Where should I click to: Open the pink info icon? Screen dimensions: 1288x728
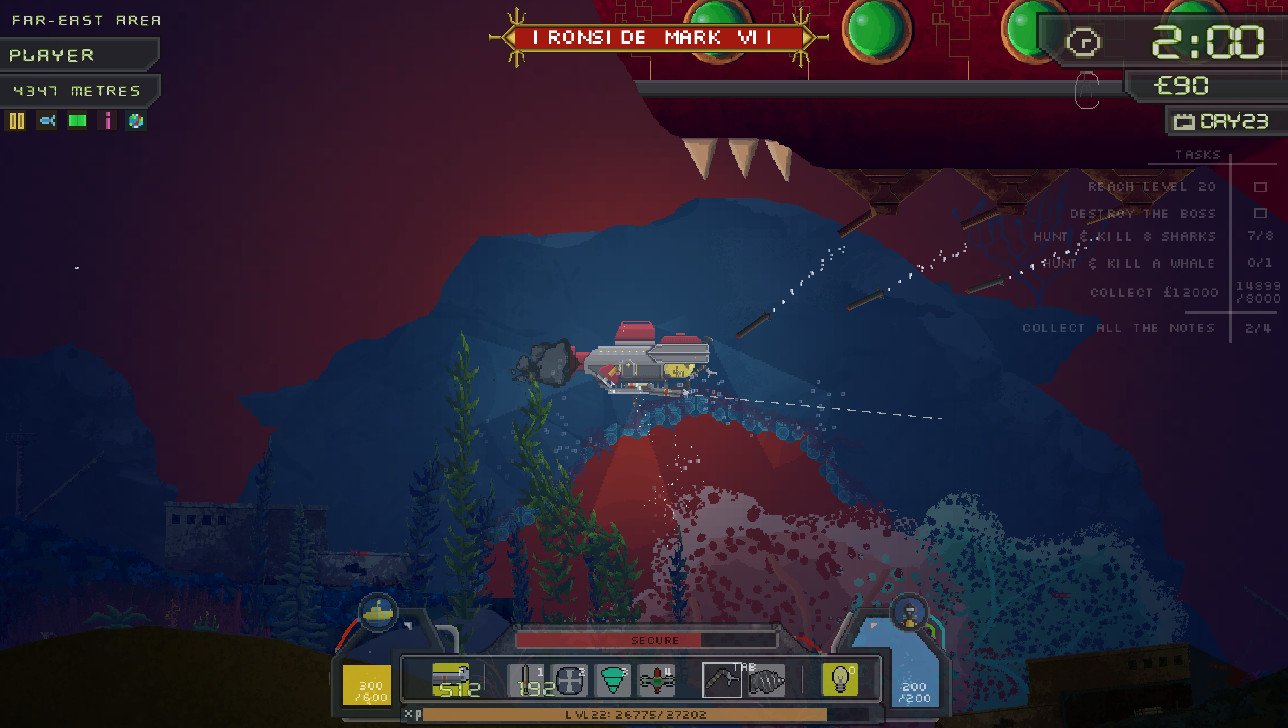click(107, 121)
